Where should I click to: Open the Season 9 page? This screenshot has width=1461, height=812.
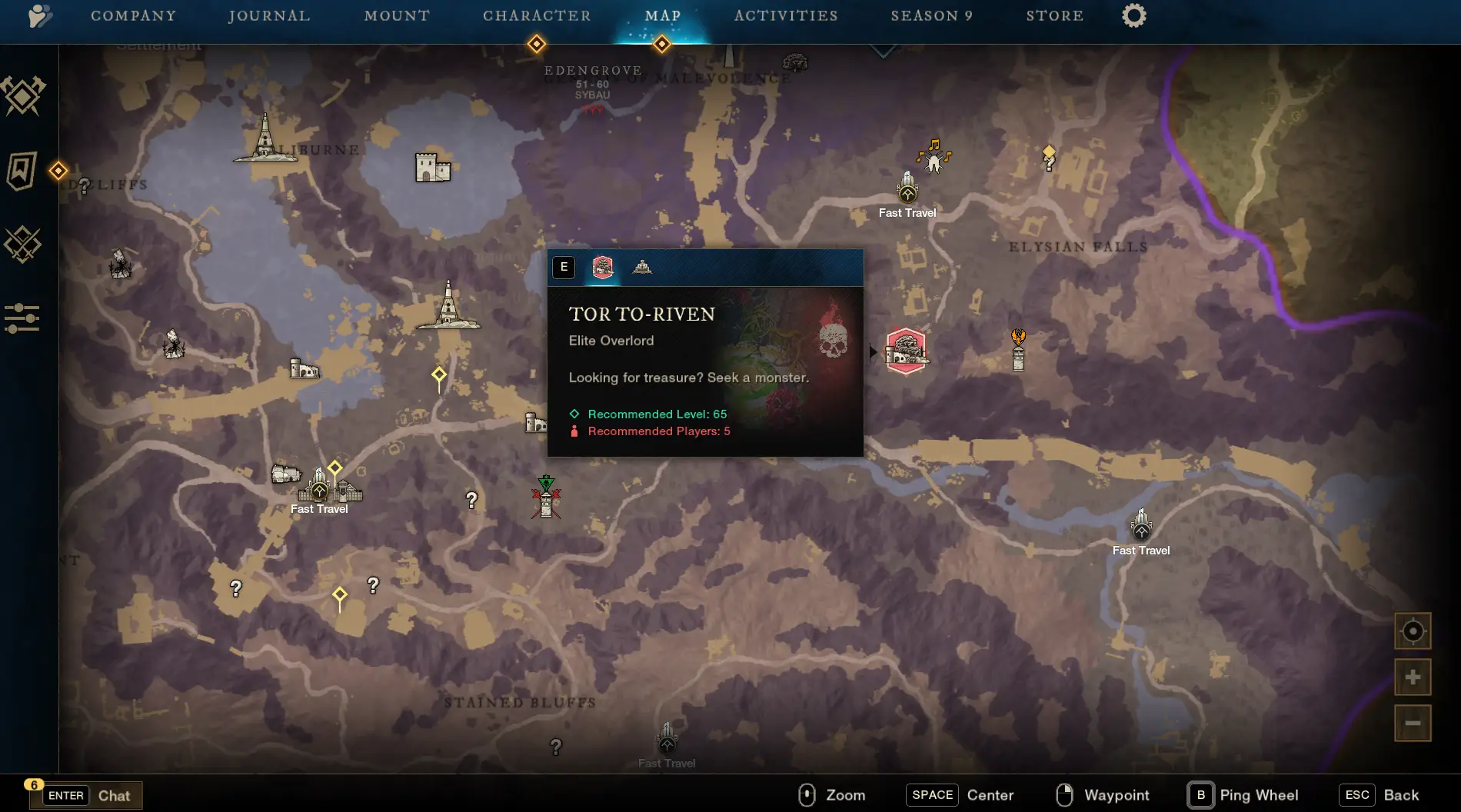tap(932, 16)
